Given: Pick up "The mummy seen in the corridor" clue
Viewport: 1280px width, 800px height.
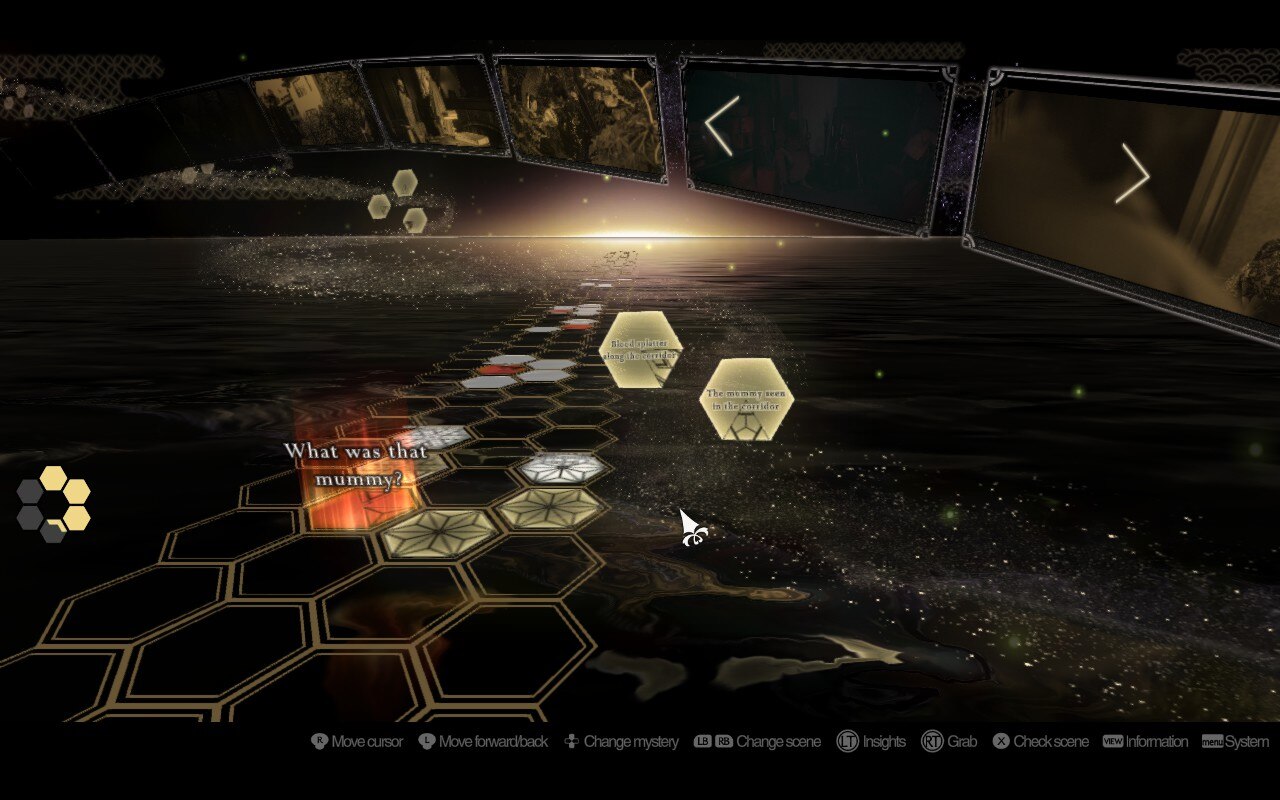Looking at the screenshot, I should tap(746, 399).
